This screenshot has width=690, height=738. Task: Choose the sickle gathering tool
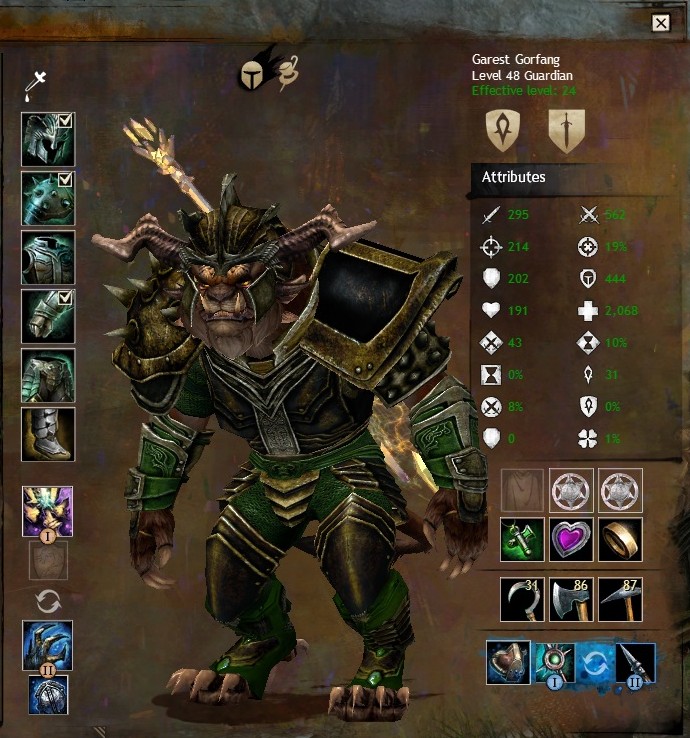[522, 598]
